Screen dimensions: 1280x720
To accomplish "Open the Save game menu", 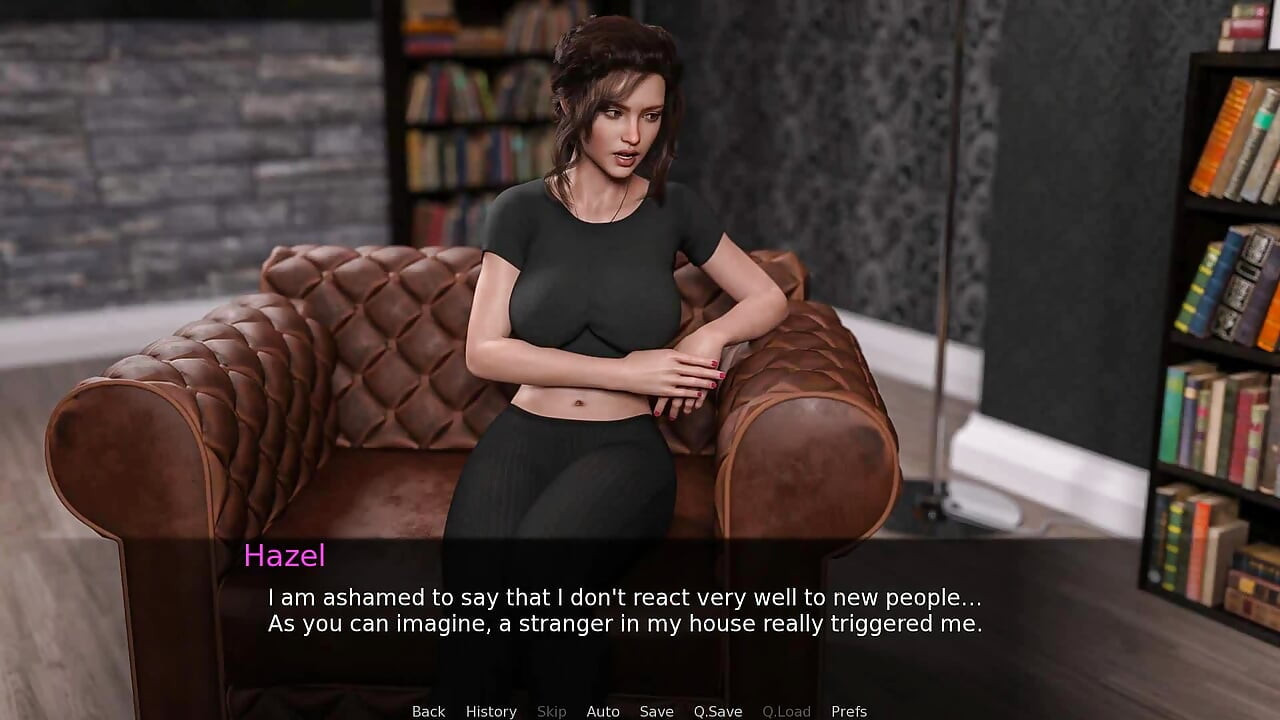I will point(656,711).
